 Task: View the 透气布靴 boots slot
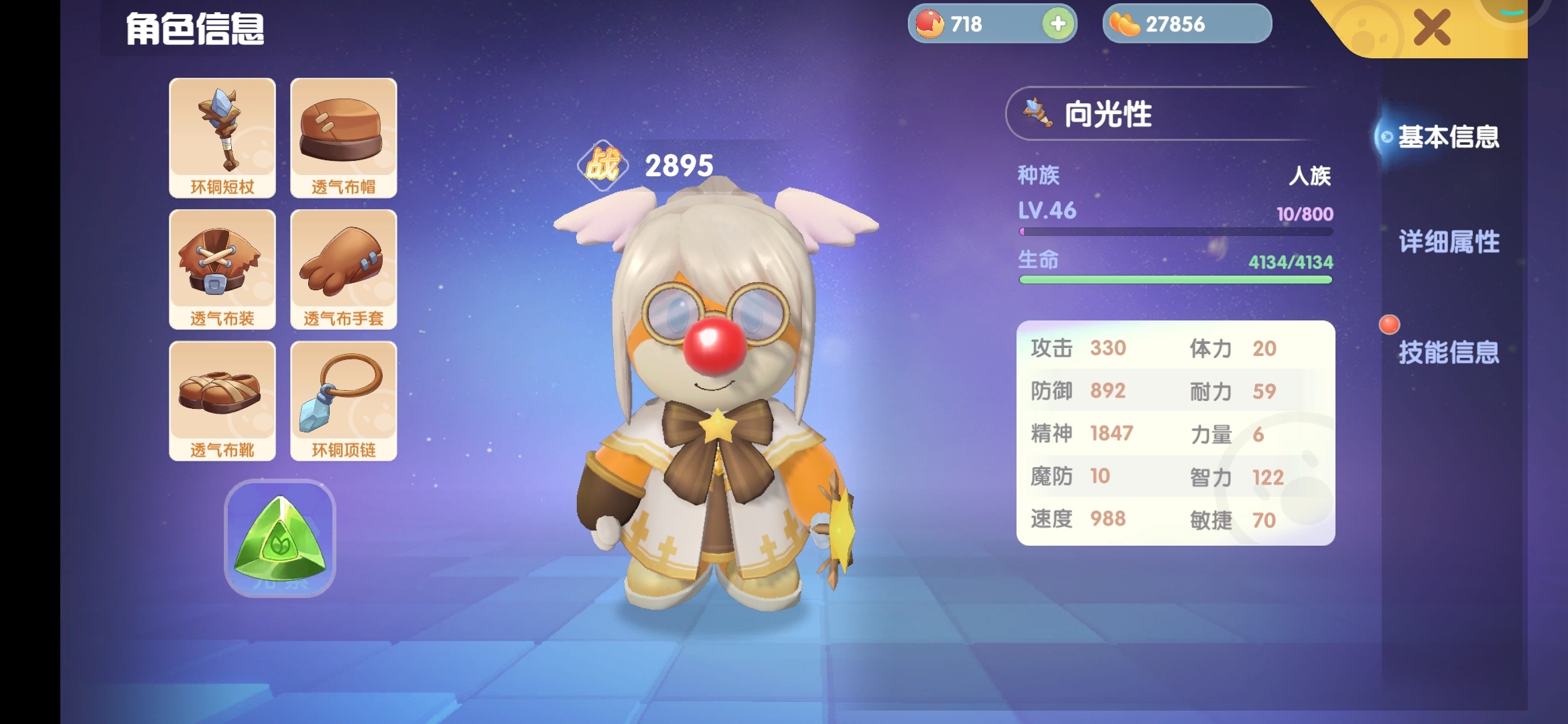point(222,400)
